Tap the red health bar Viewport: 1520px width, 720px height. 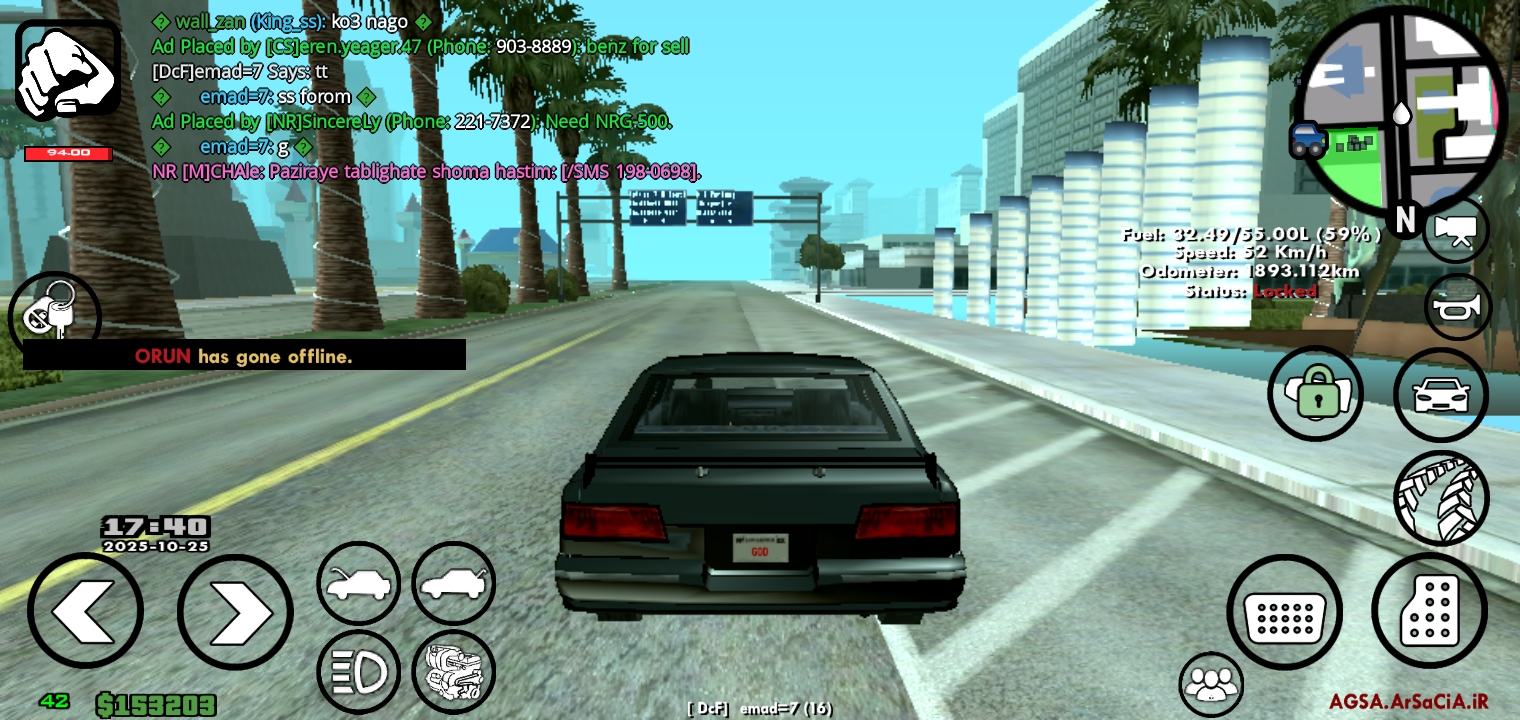(70, 154)
